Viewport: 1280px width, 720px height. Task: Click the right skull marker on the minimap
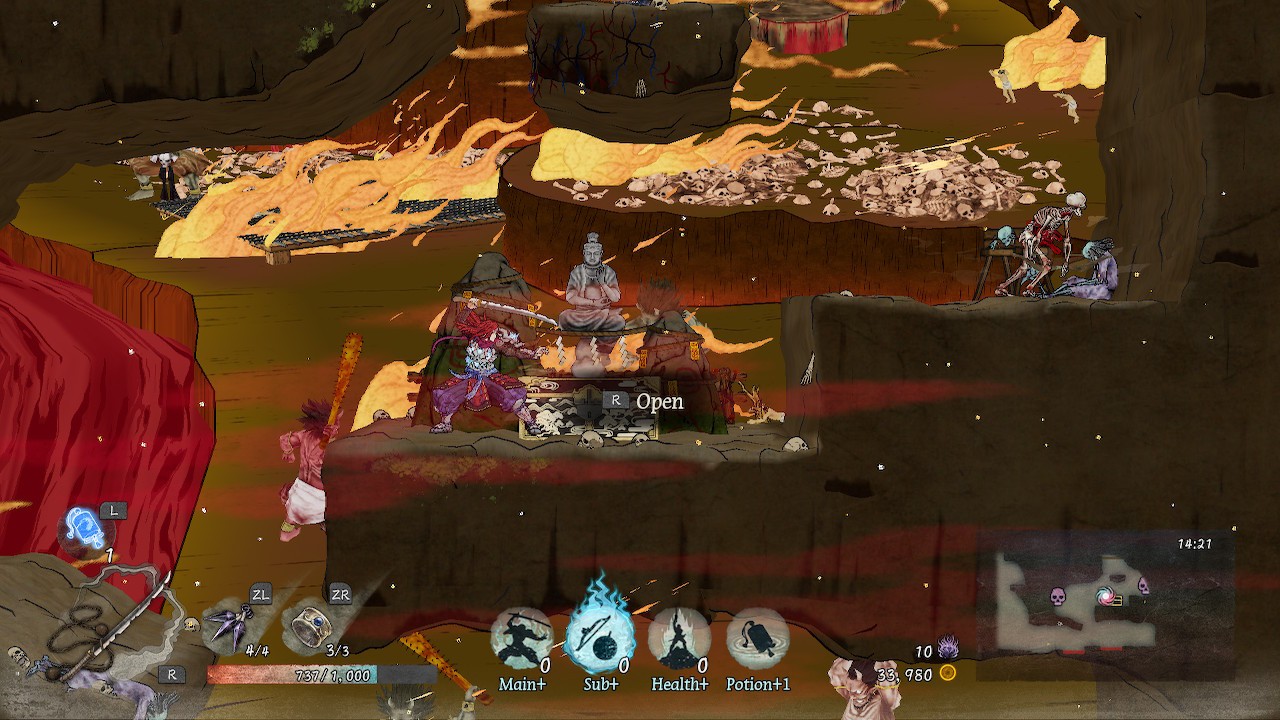click(1144, 587)
